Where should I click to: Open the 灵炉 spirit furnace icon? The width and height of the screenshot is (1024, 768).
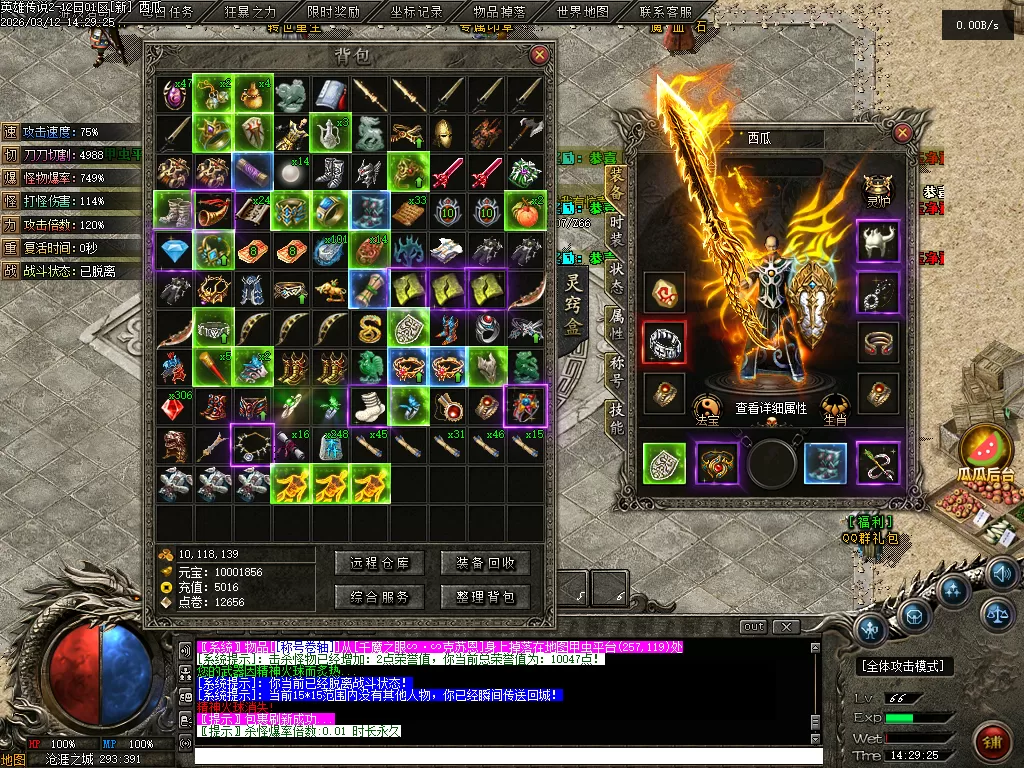coord(878,190)
